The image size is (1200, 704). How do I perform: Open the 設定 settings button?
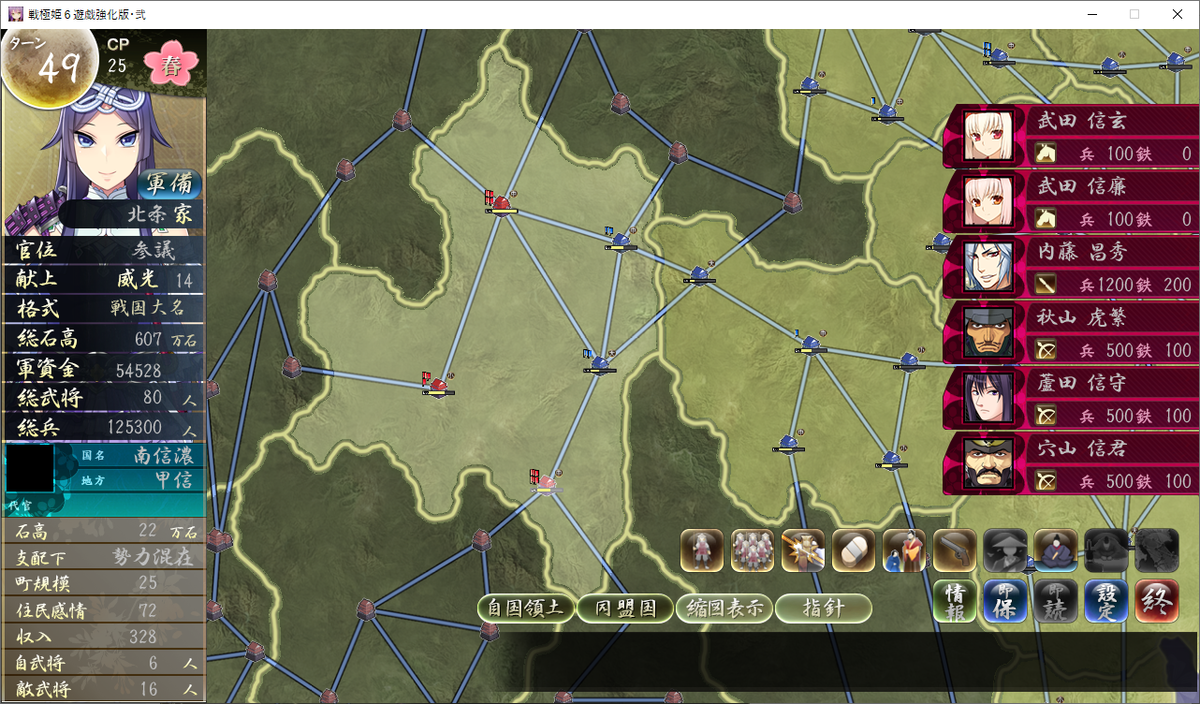point(1106,602)
